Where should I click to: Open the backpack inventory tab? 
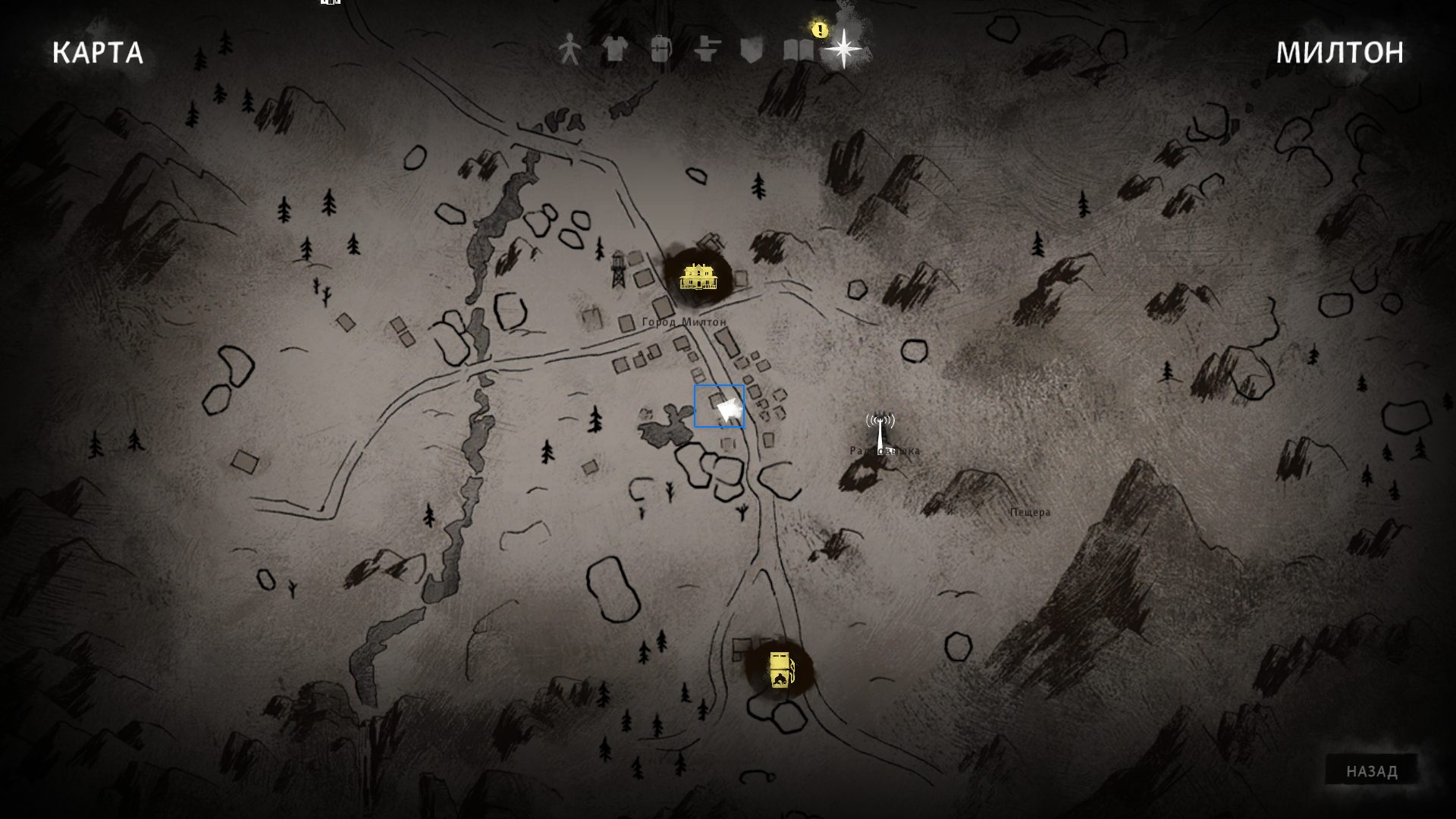[661, 50]
